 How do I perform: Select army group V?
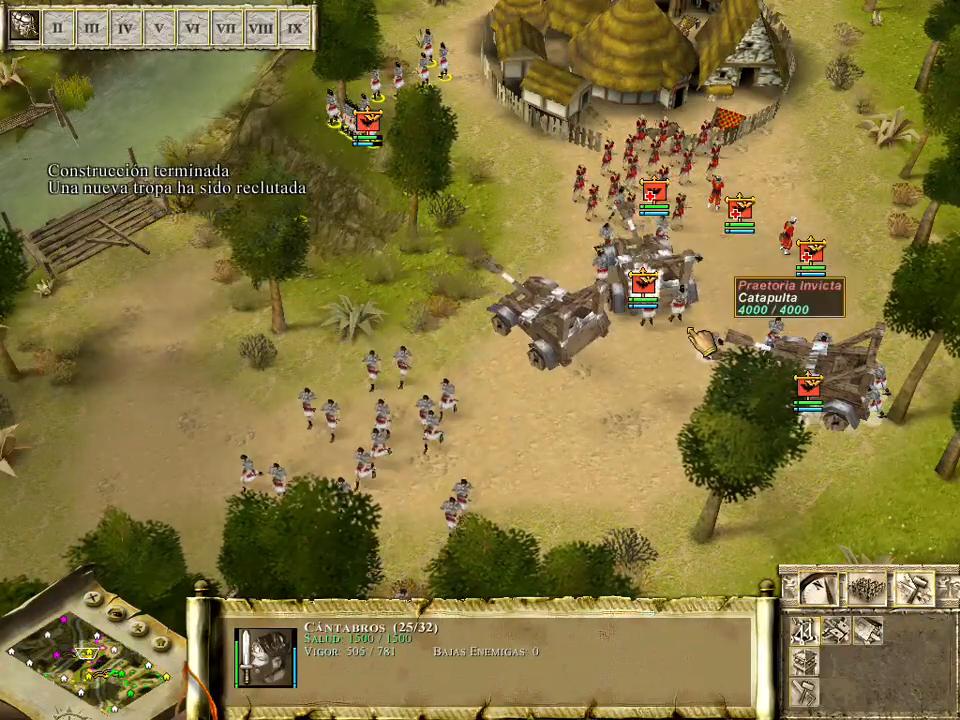160,27
